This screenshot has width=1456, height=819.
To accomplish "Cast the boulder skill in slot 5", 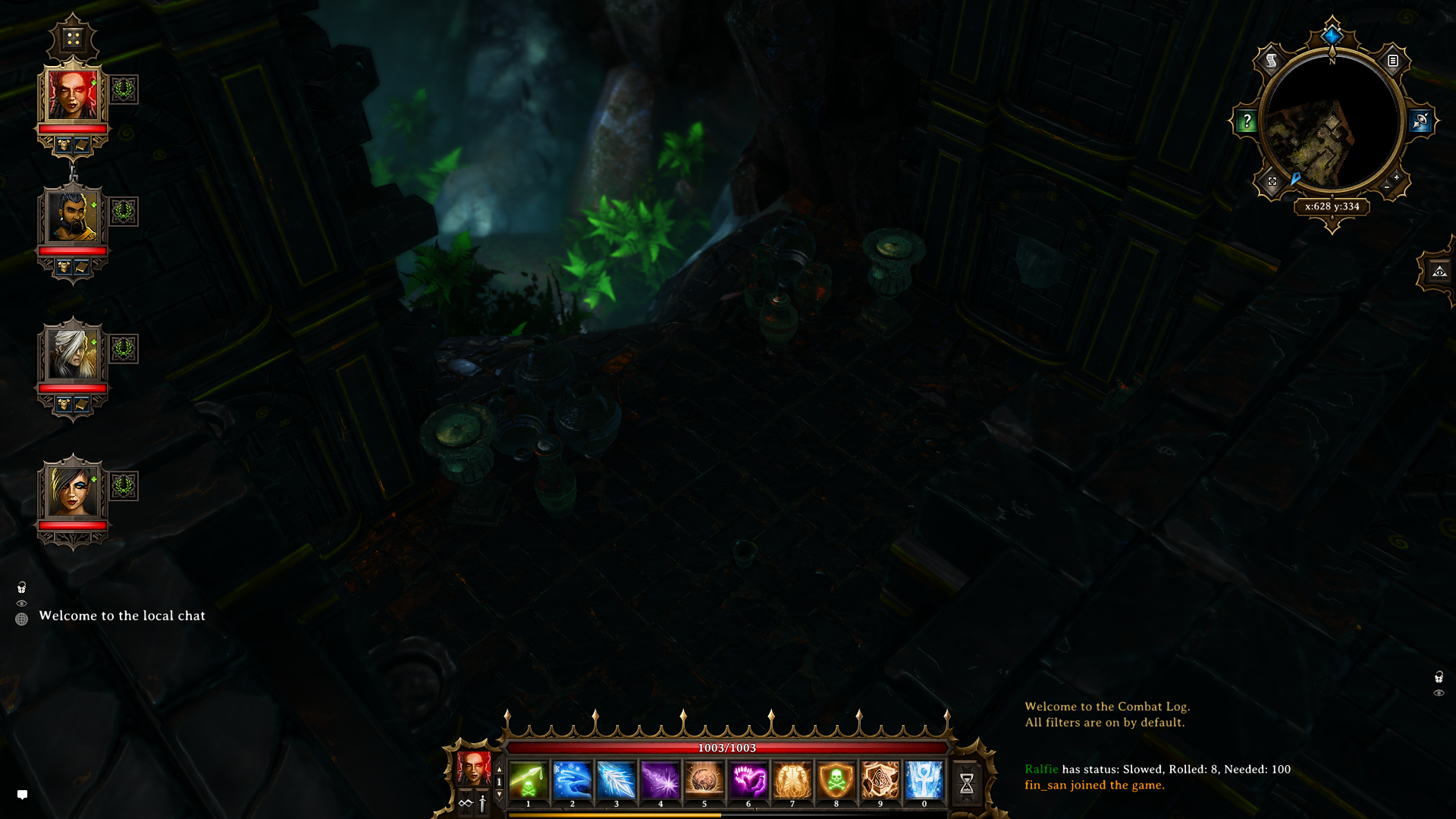I will (704, 780).
